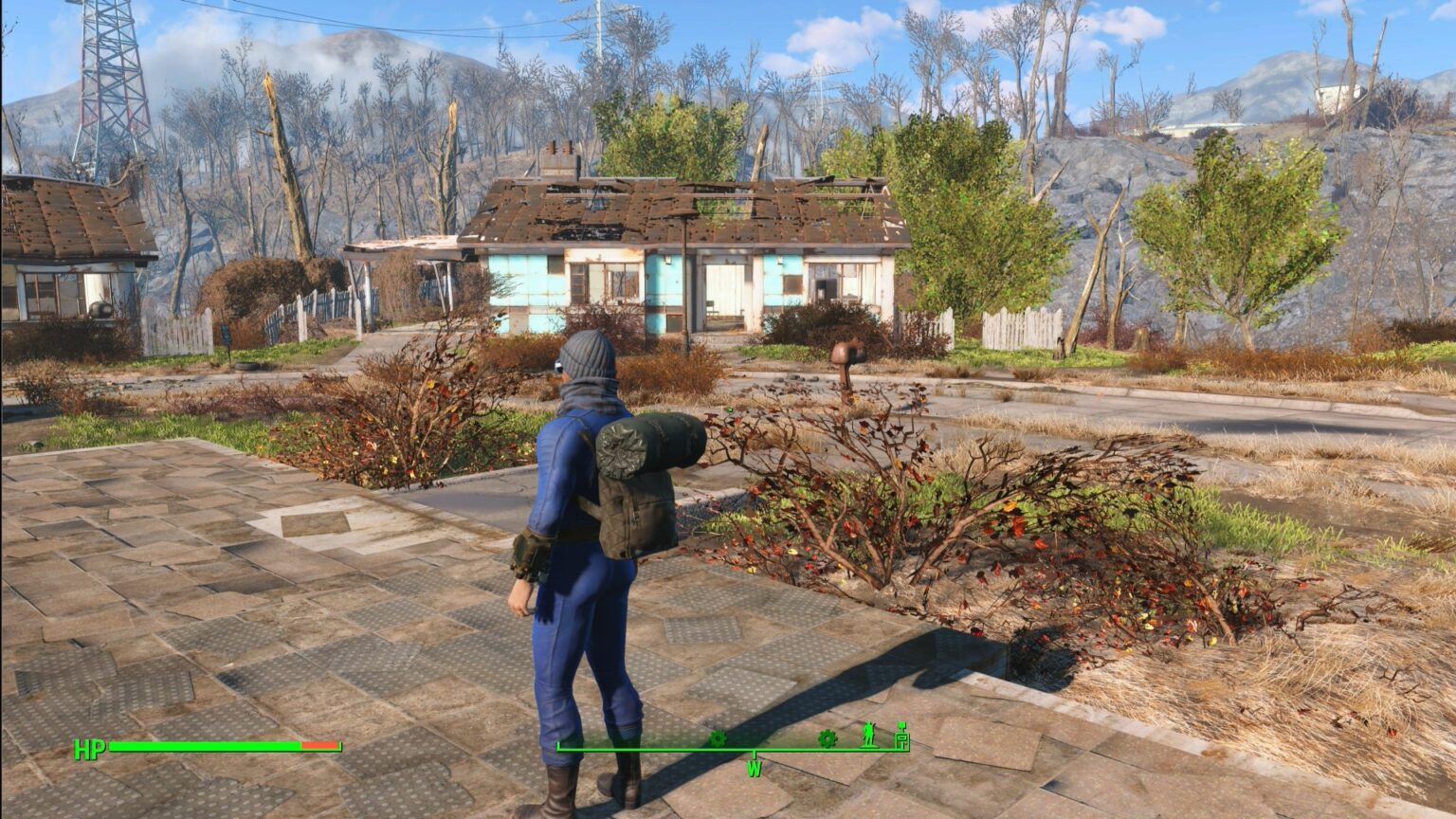Click the HP label on the health bar

coord(89,749)
